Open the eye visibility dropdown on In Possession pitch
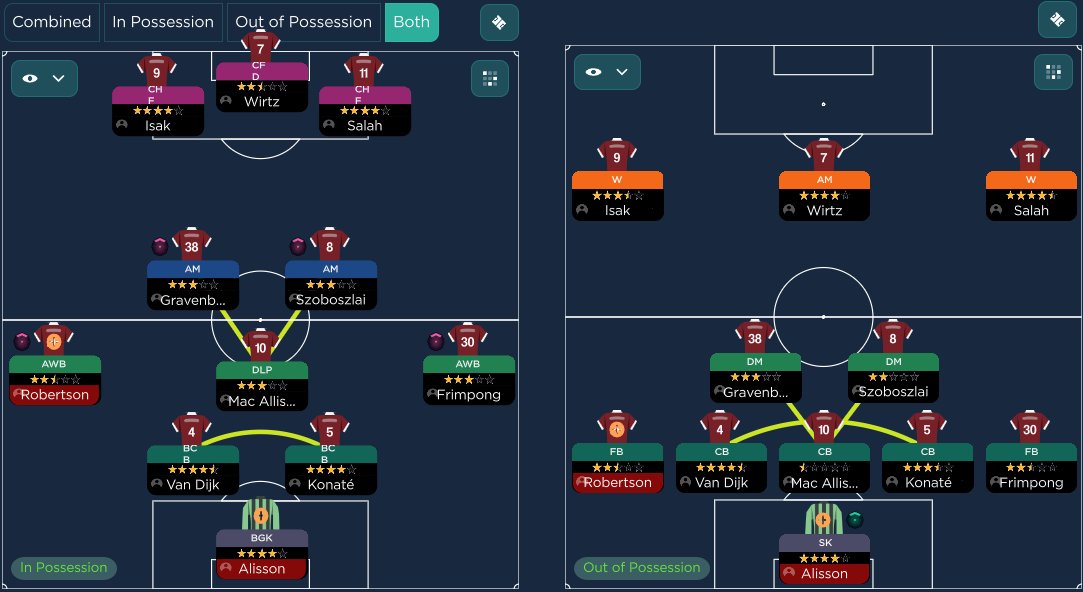Screen dimensions: 1083x592 pyautogui.click(x=44, y=78)
